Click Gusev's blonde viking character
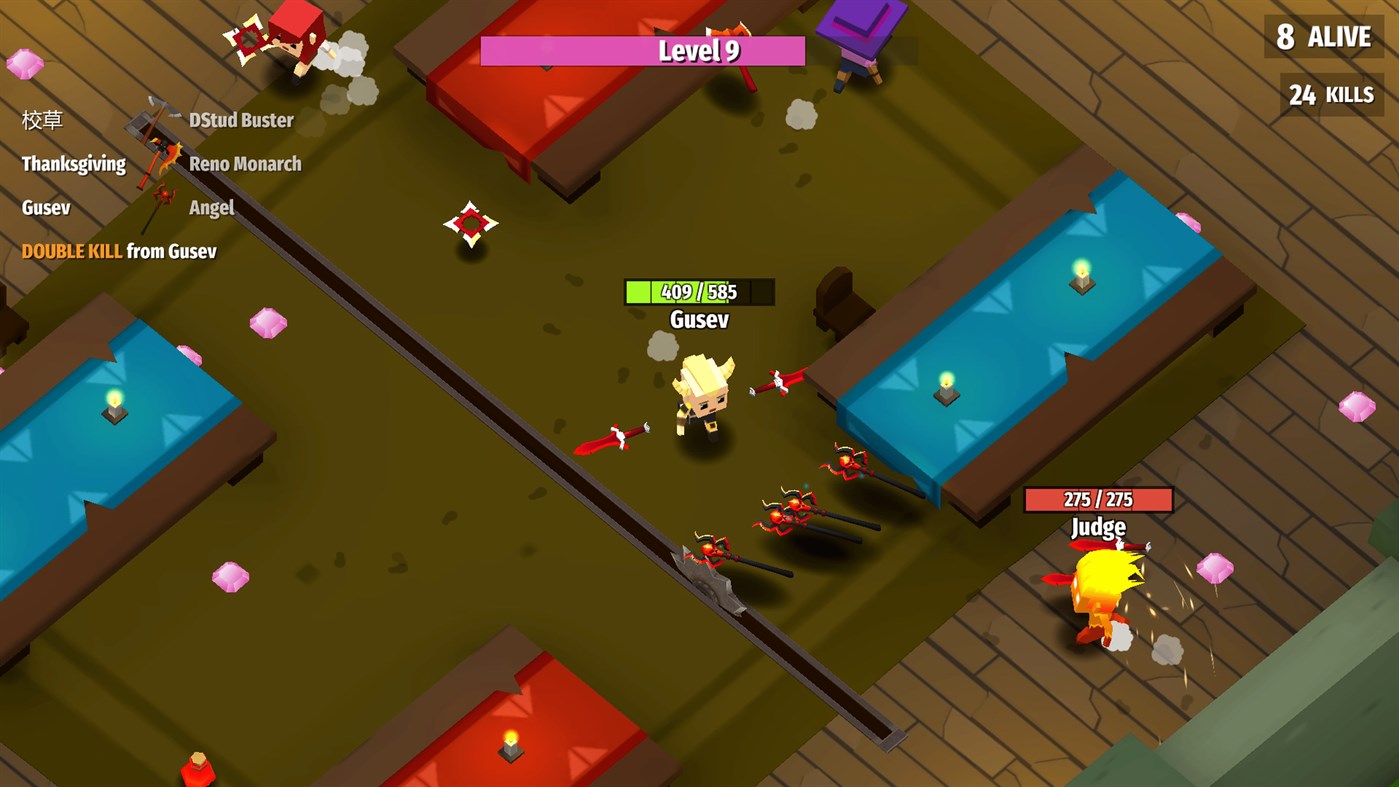The height and width of the screenshot is (787, 1399). click(702, 400)
